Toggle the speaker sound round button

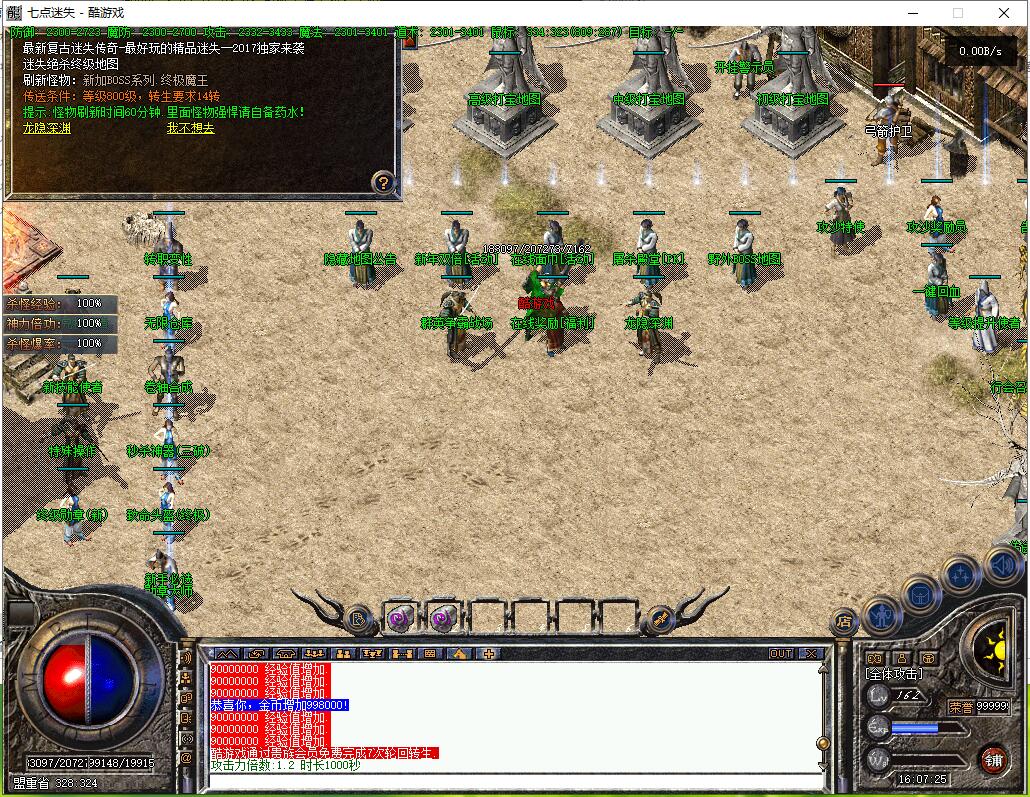click(1004, 566)
